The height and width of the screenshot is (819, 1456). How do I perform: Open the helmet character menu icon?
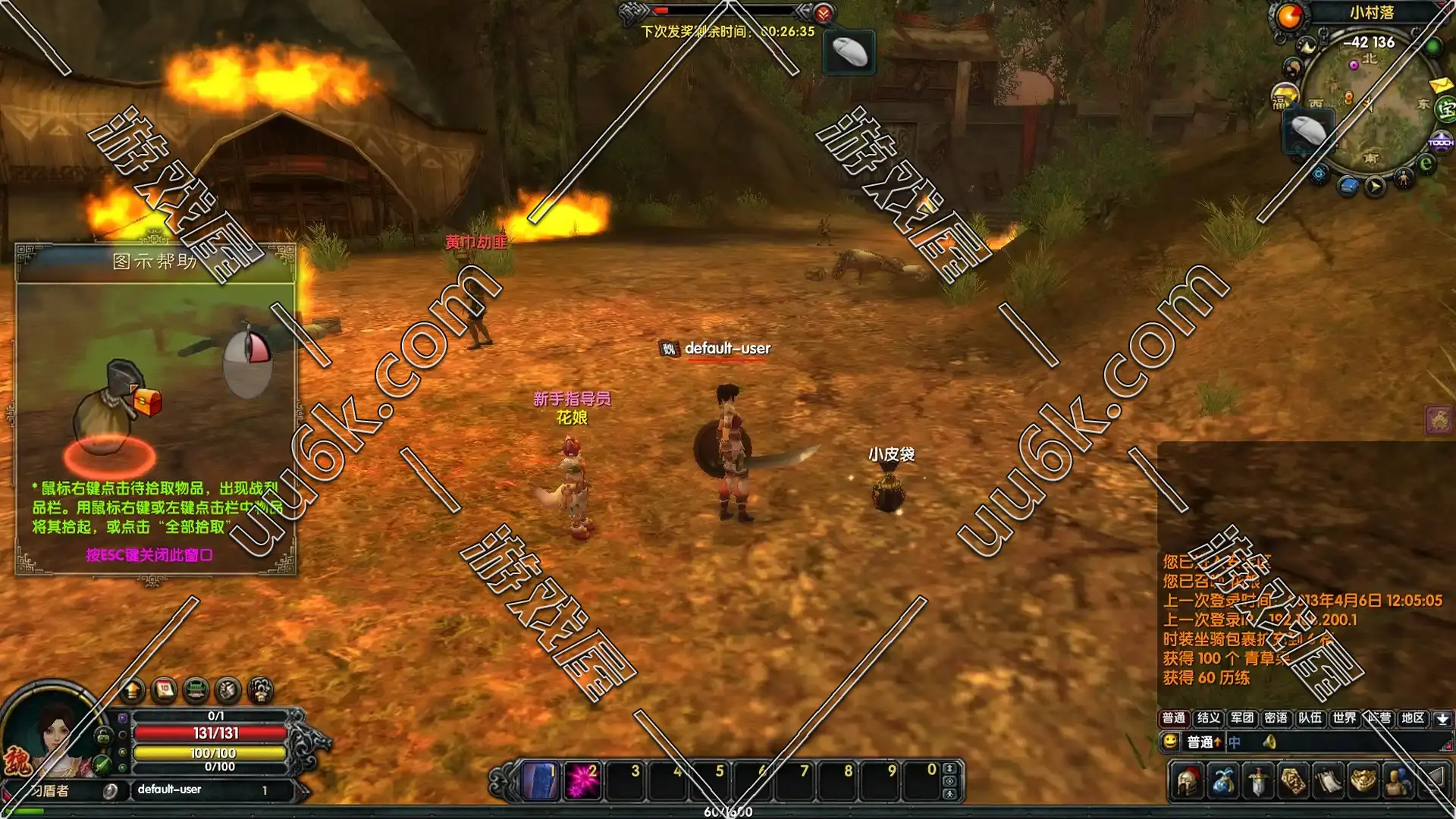[x=1188, y=782]
